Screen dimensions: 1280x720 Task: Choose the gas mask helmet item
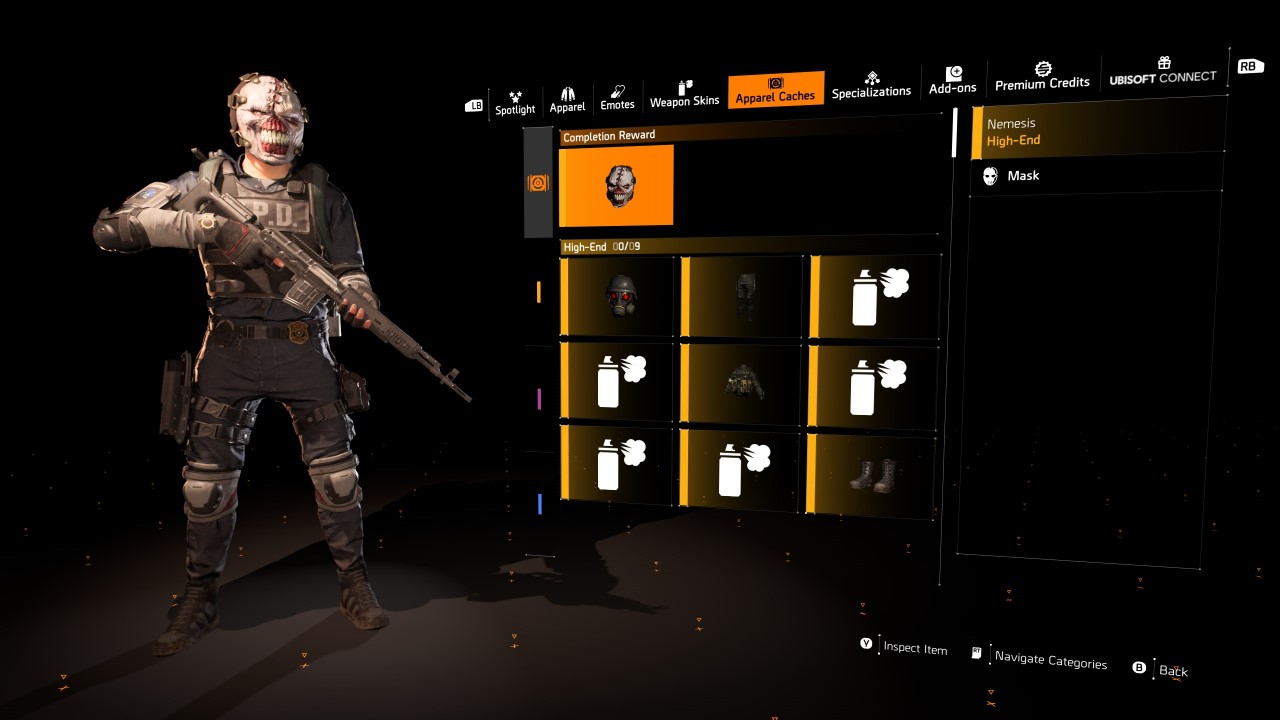pyautogui.click(x=621, y=297)
